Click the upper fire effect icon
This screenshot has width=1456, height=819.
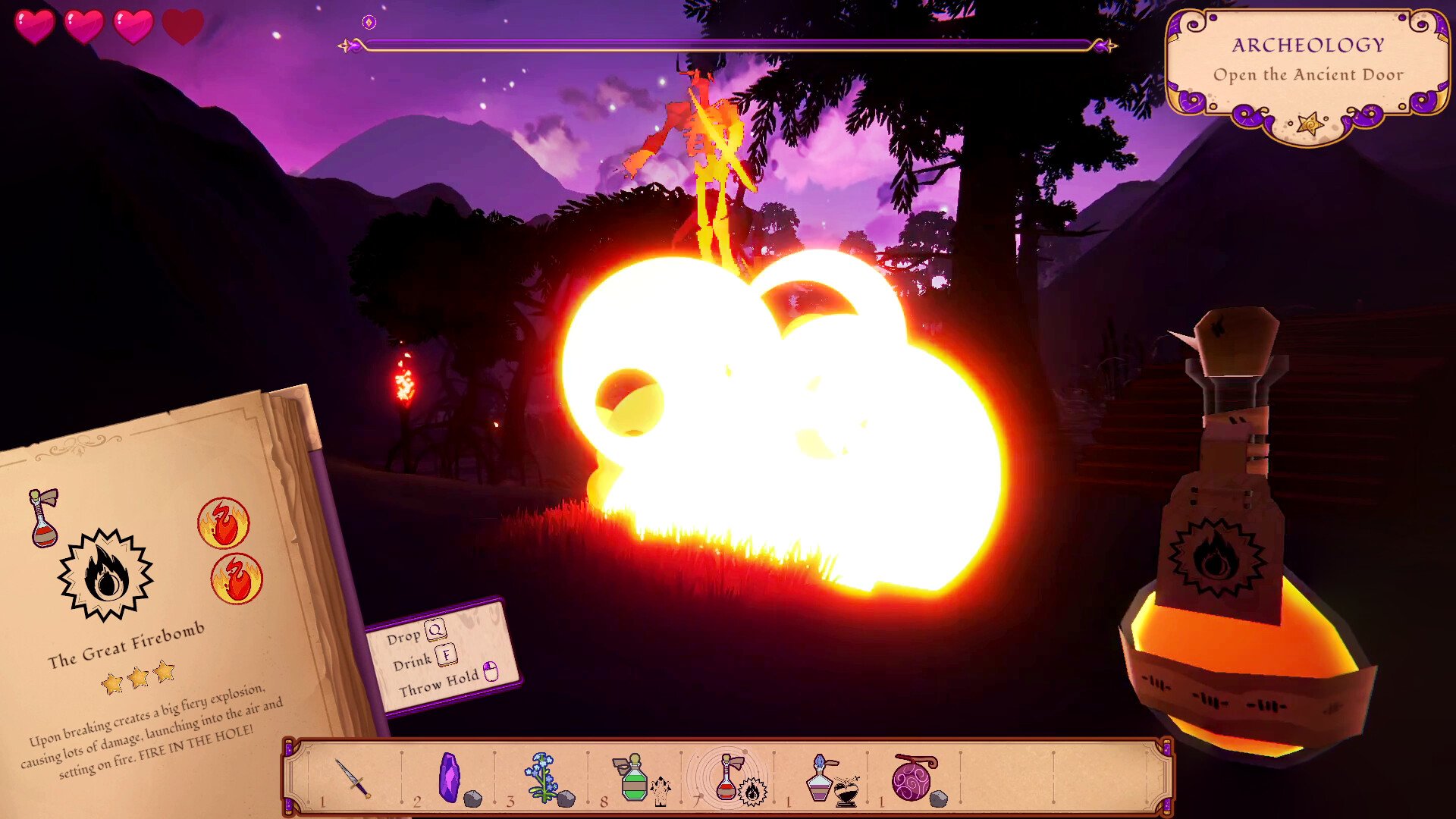(224, 522)
